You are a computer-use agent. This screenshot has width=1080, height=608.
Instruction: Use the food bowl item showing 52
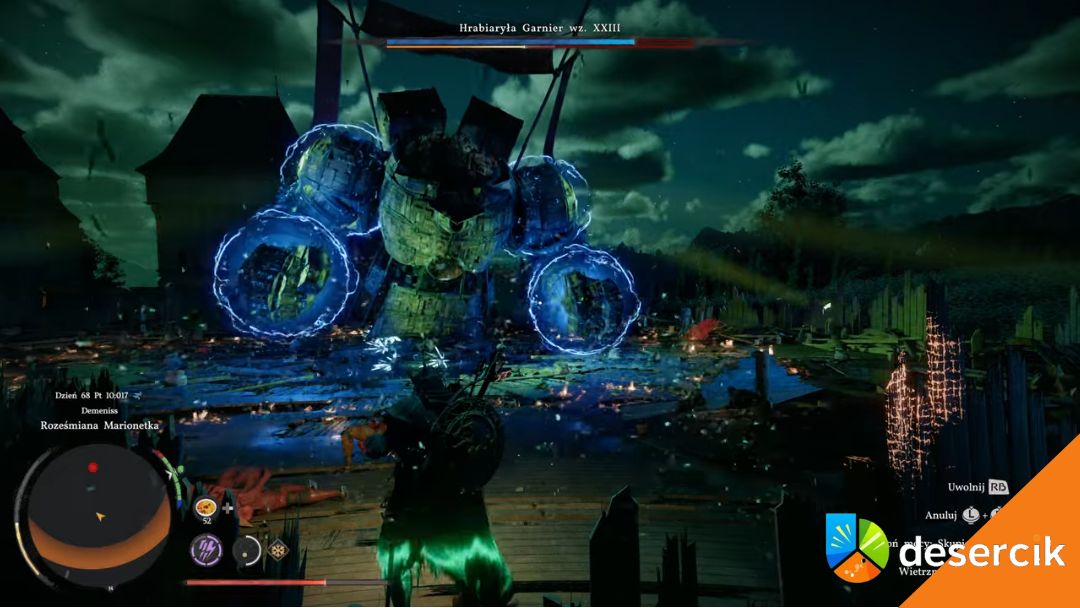tap(206, 507)
